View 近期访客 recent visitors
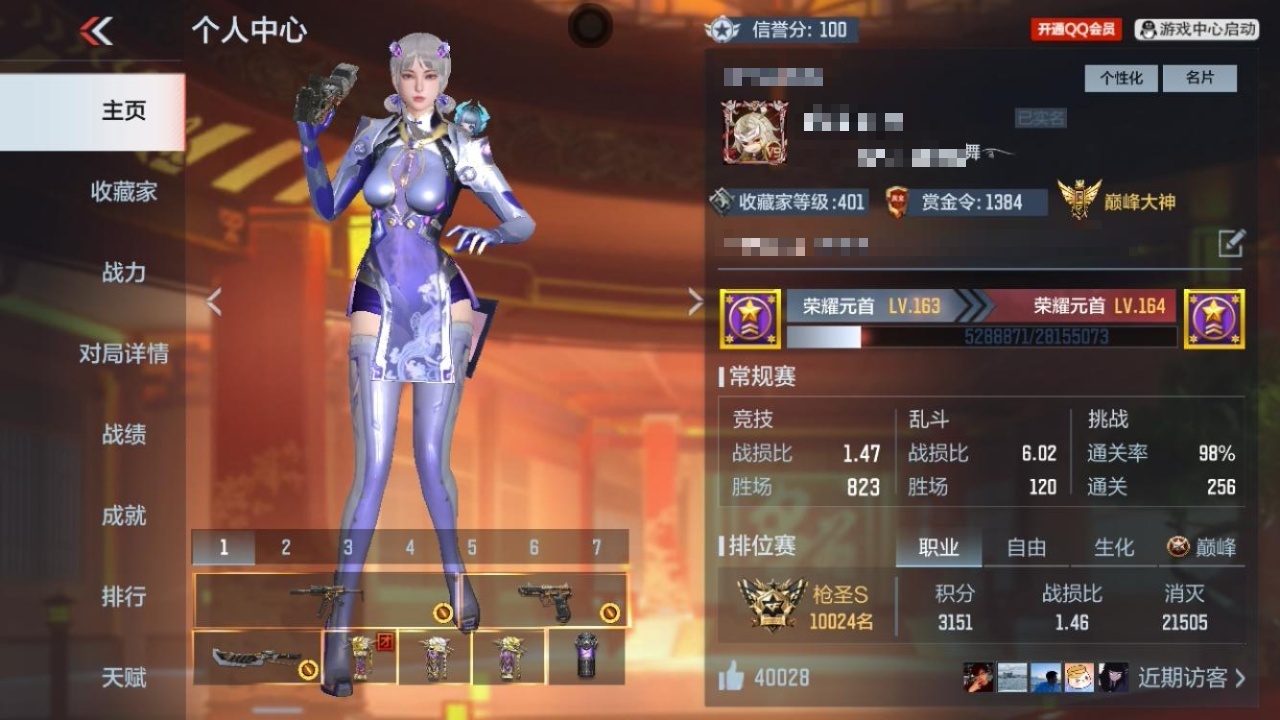This screenshot has height=720, width=1280. tap(1191, 678)
